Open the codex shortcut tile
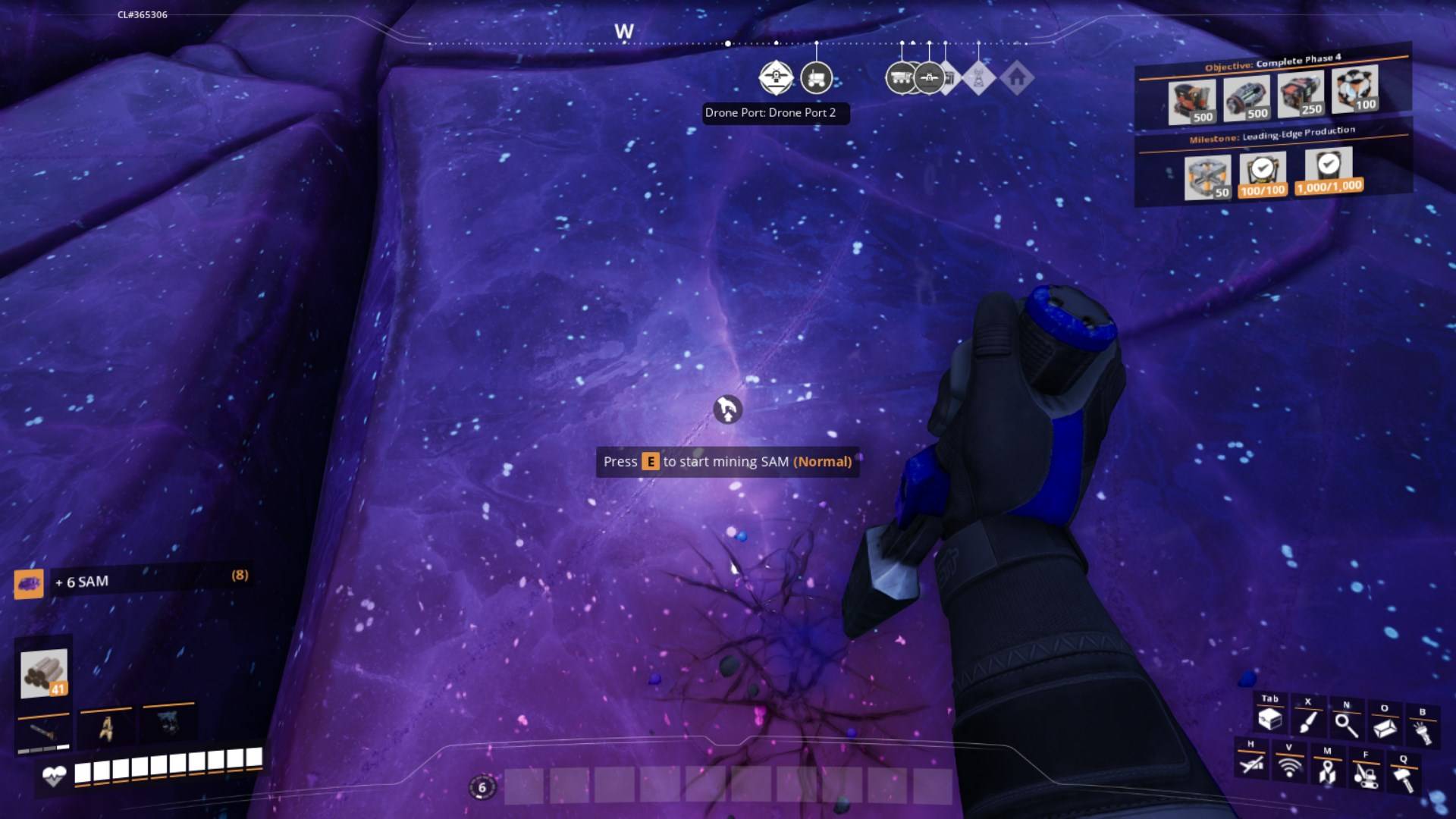The height and width of the screenshot is (819, 1456). click(x=1385, y=728)
